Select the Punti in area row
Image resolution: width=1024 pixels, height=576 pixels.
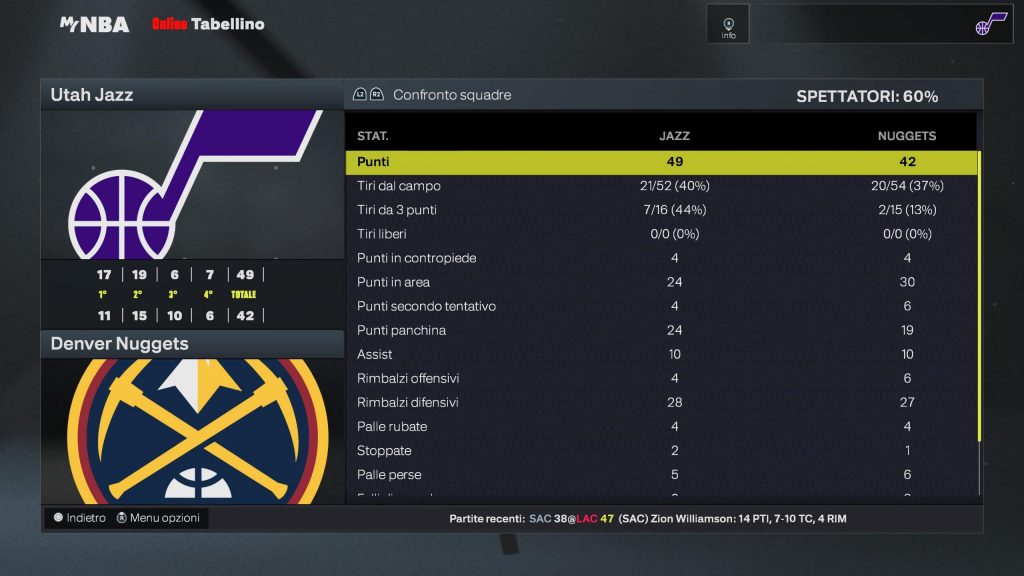pos(660,282)
